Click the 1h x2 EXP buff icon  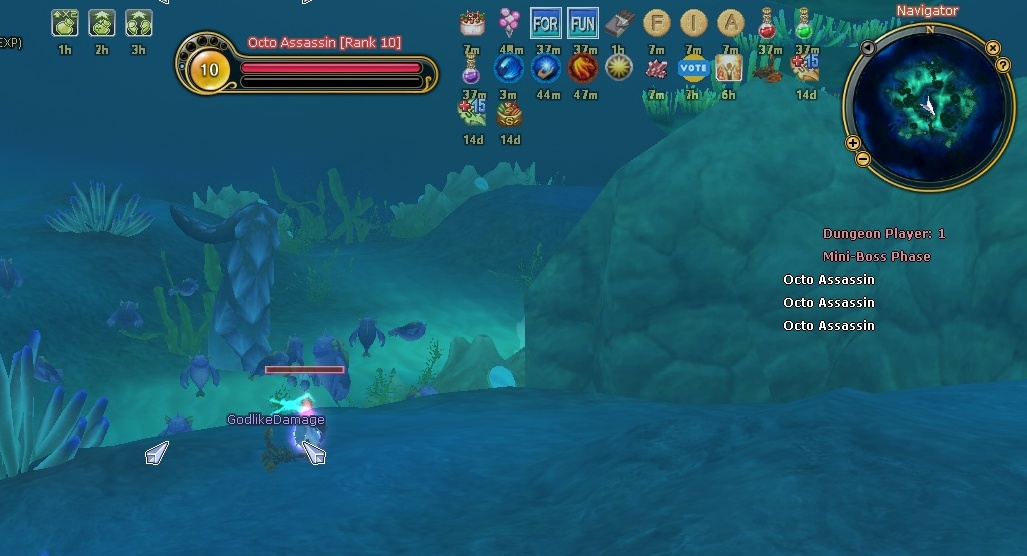(64, 22)
